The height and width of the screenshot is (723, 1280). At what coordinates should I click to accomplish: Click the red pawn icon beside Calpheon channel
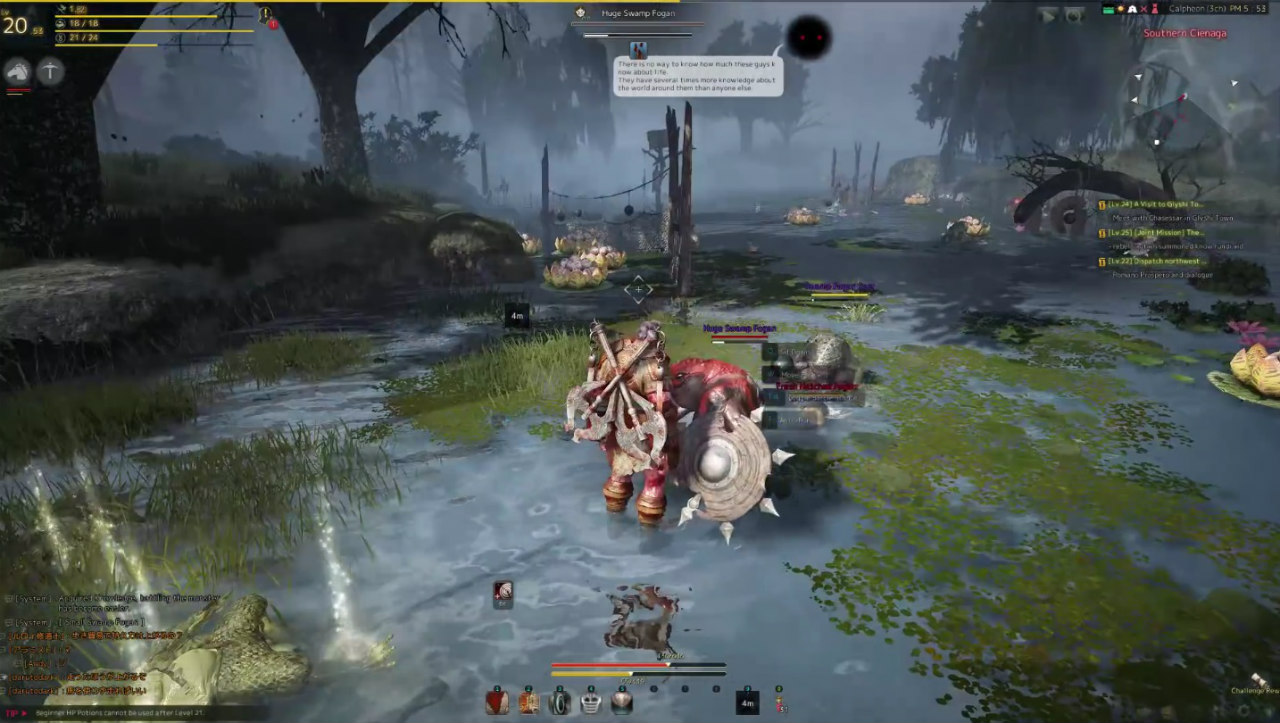pyautogui.click(x=1156, y=9)
